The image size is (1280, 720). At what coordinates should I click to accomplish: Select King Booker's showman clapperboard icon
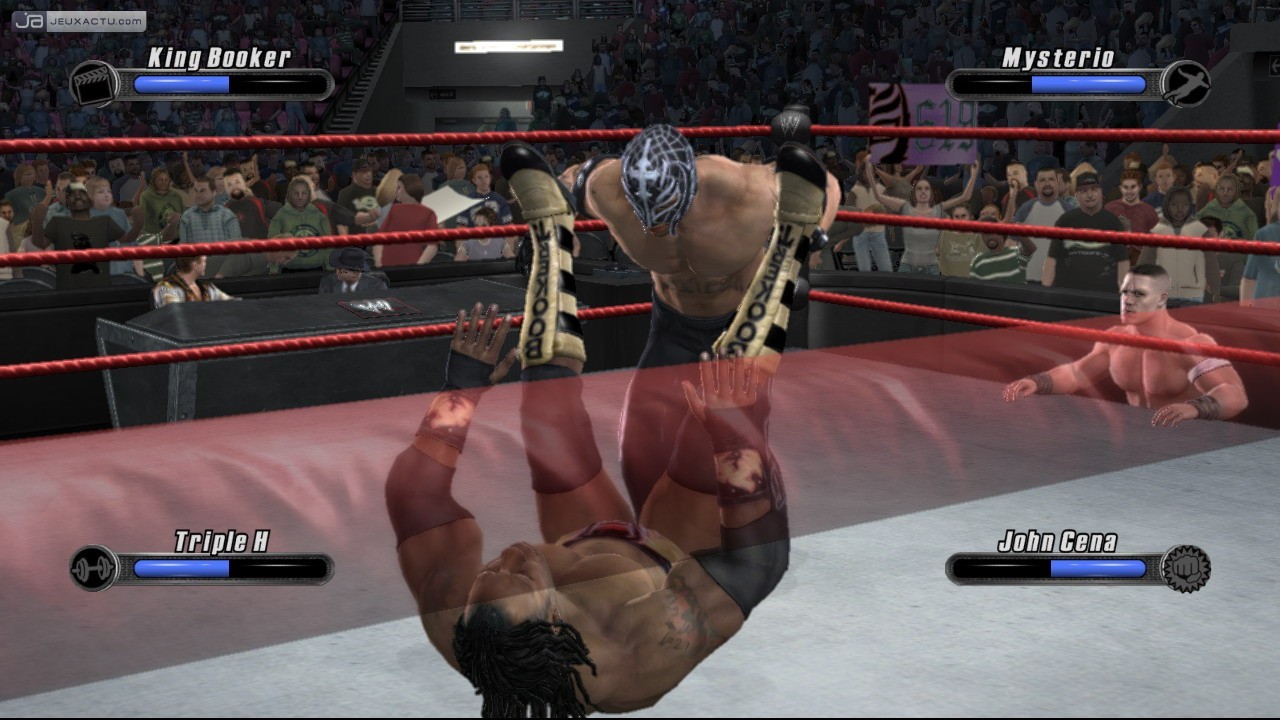pos(93,84)
